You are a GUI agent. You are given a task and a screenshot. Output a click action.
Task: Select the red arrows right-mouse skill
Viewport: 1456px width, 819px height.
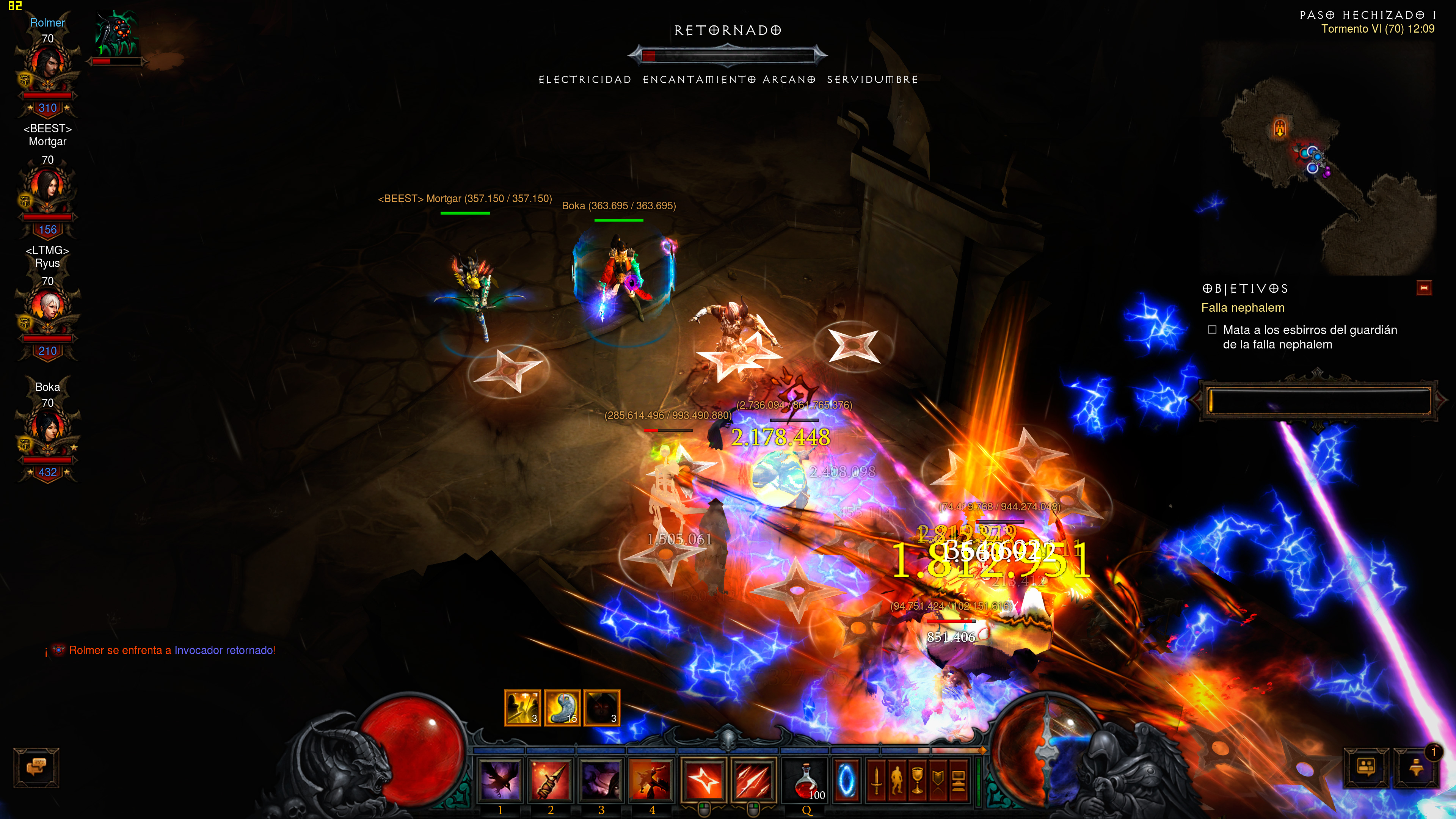pyautogui.click(x=753, y=781)
